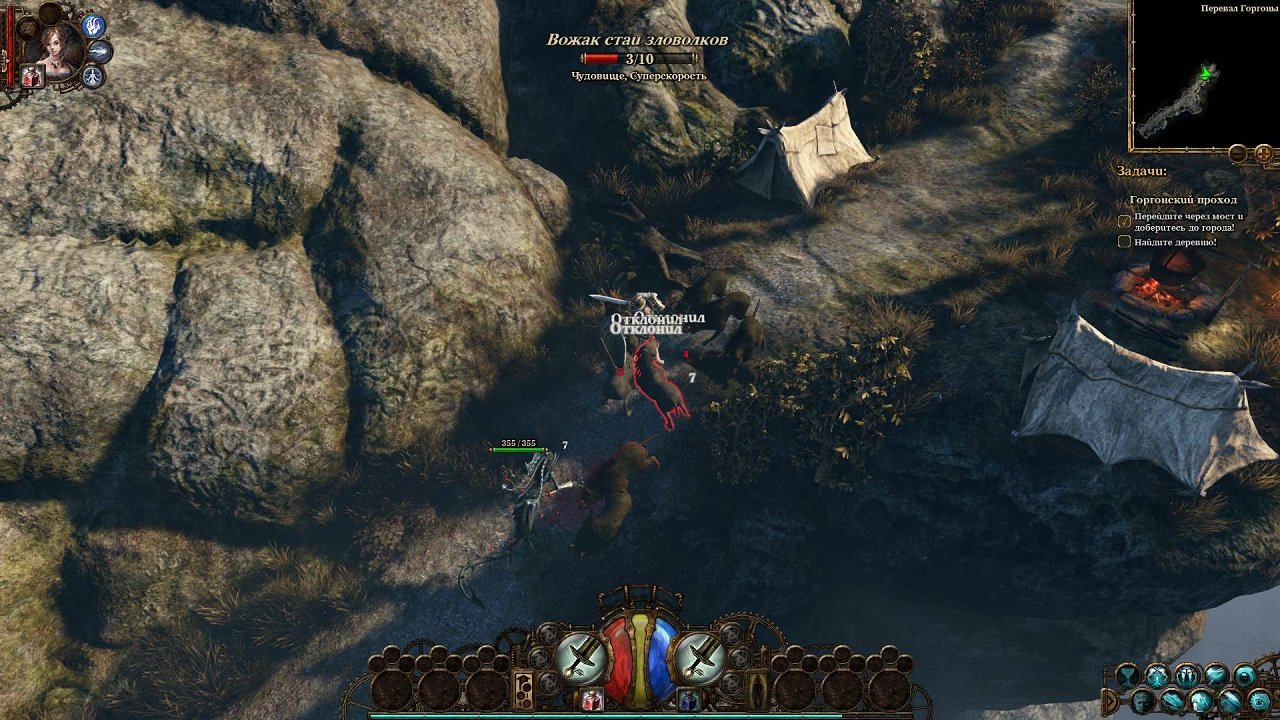The image size is (1280, 720).
Task: Click the red coat item icon near portrait
Action: click(31, 77)
